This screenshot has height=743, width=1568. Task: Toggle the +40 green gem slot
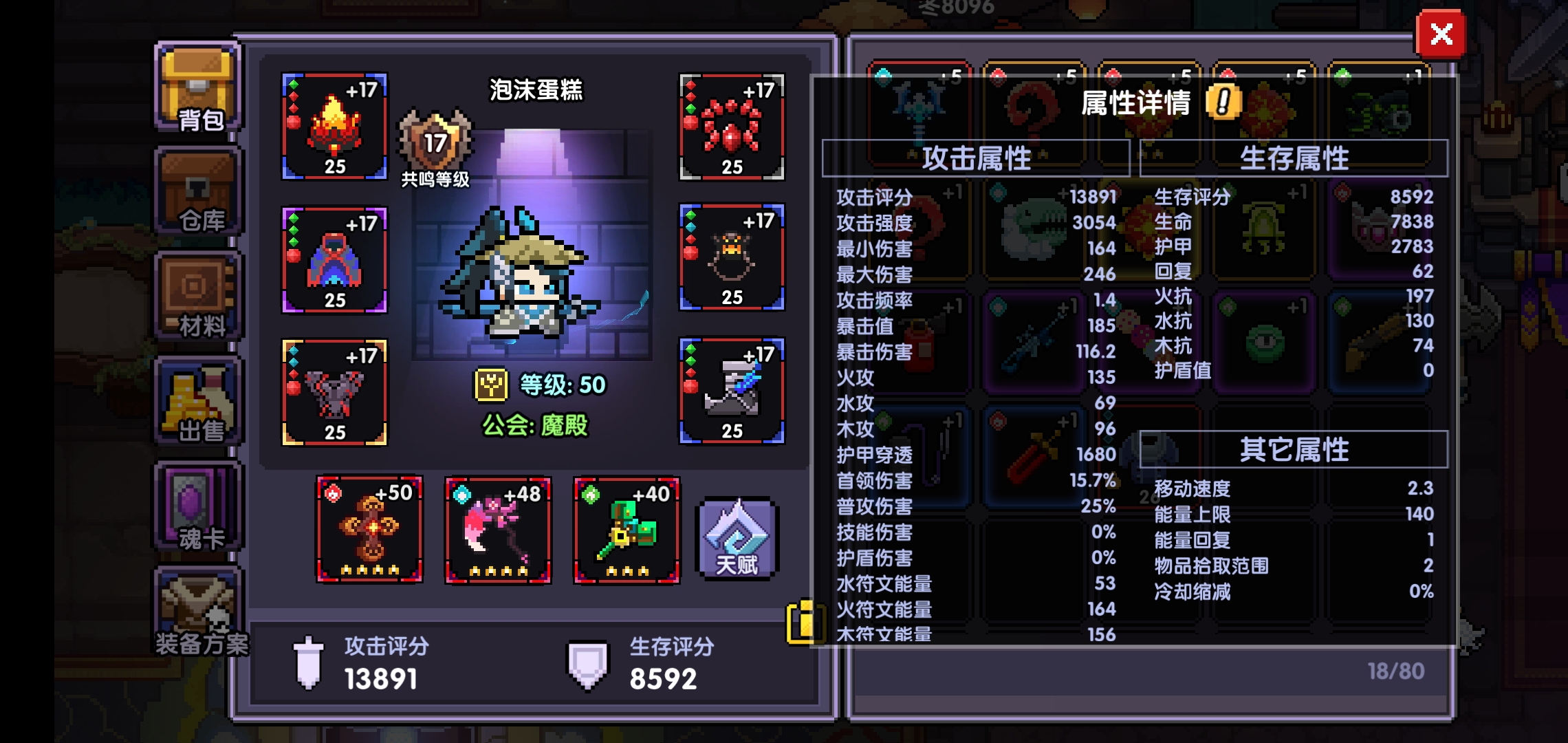(625, 530)
